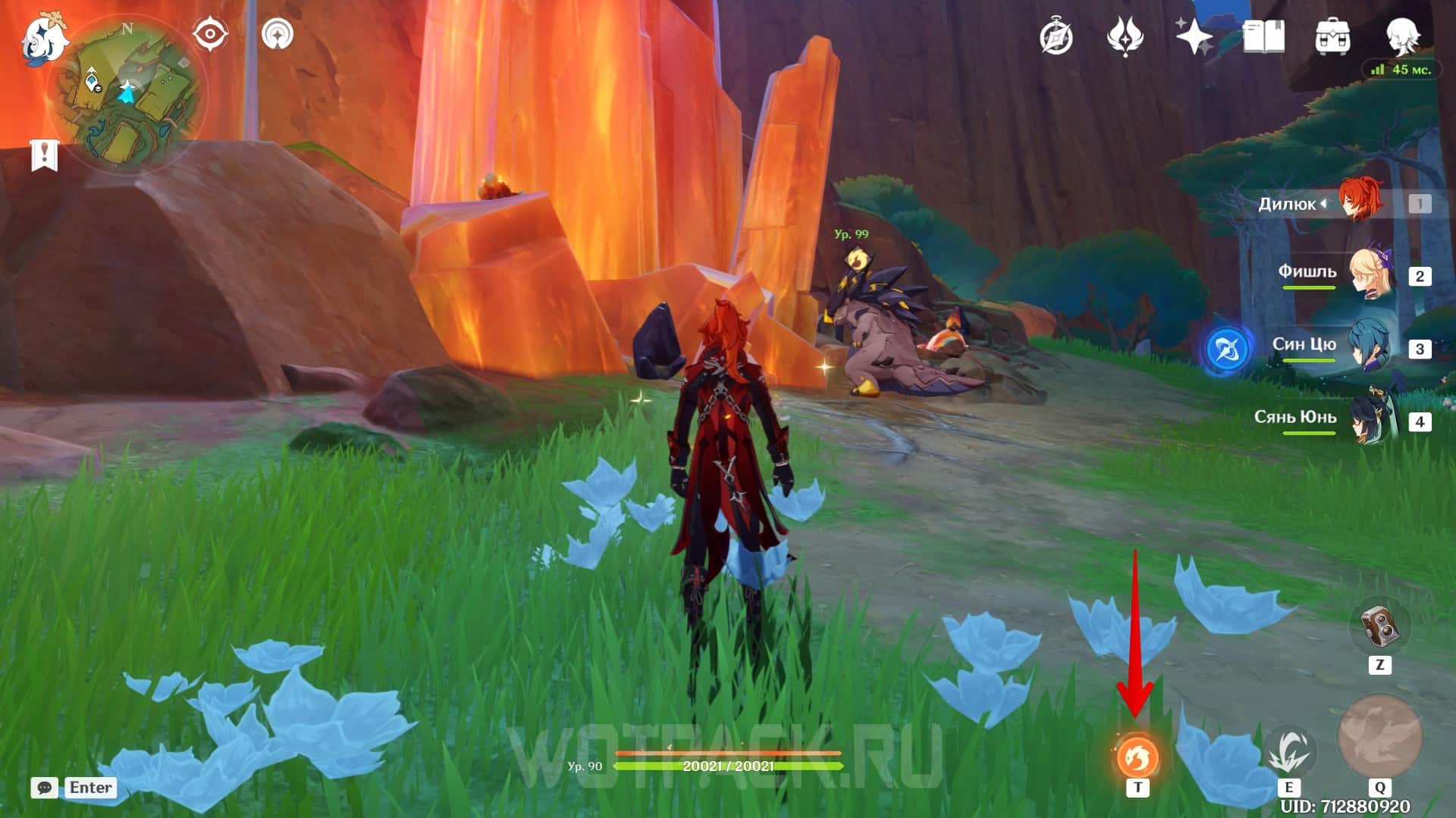Screen dimensions: 1456x818
Task: Open the compass adventure icon
Action: tap(1056, 36)
